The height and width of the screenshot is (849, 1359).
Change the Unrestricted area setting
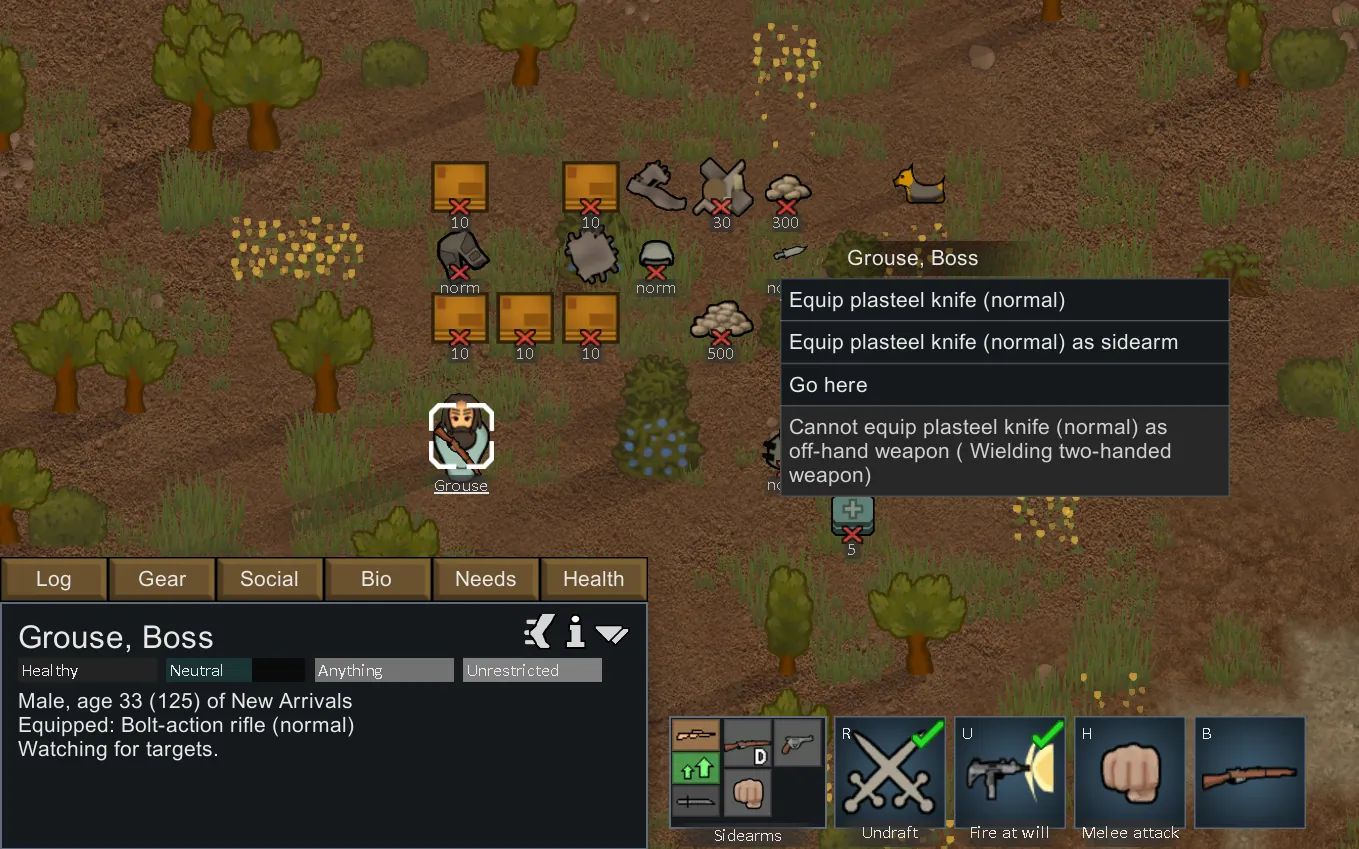[532, 670]
